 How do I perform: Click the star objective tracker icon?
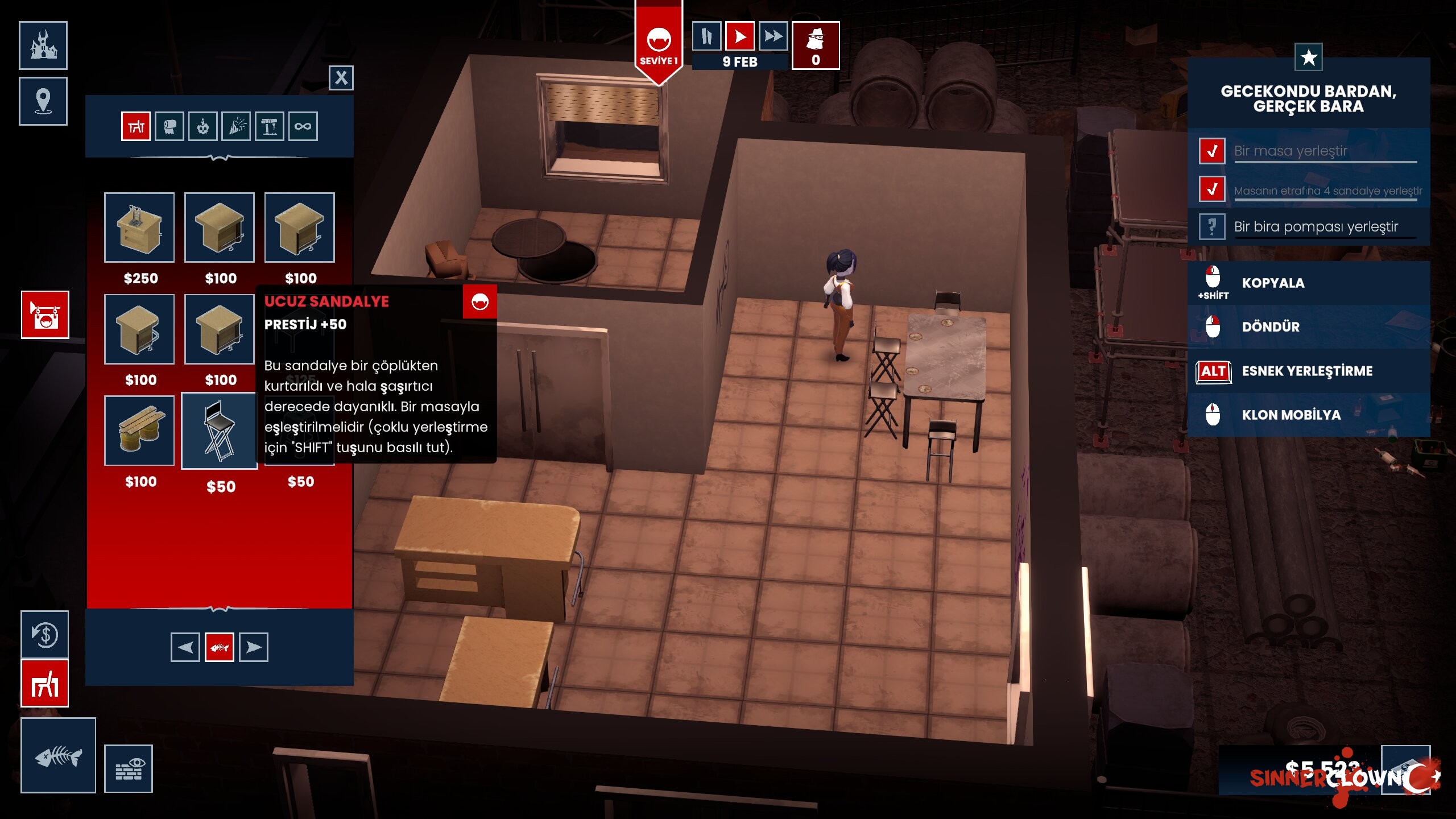click(1308, 57)
